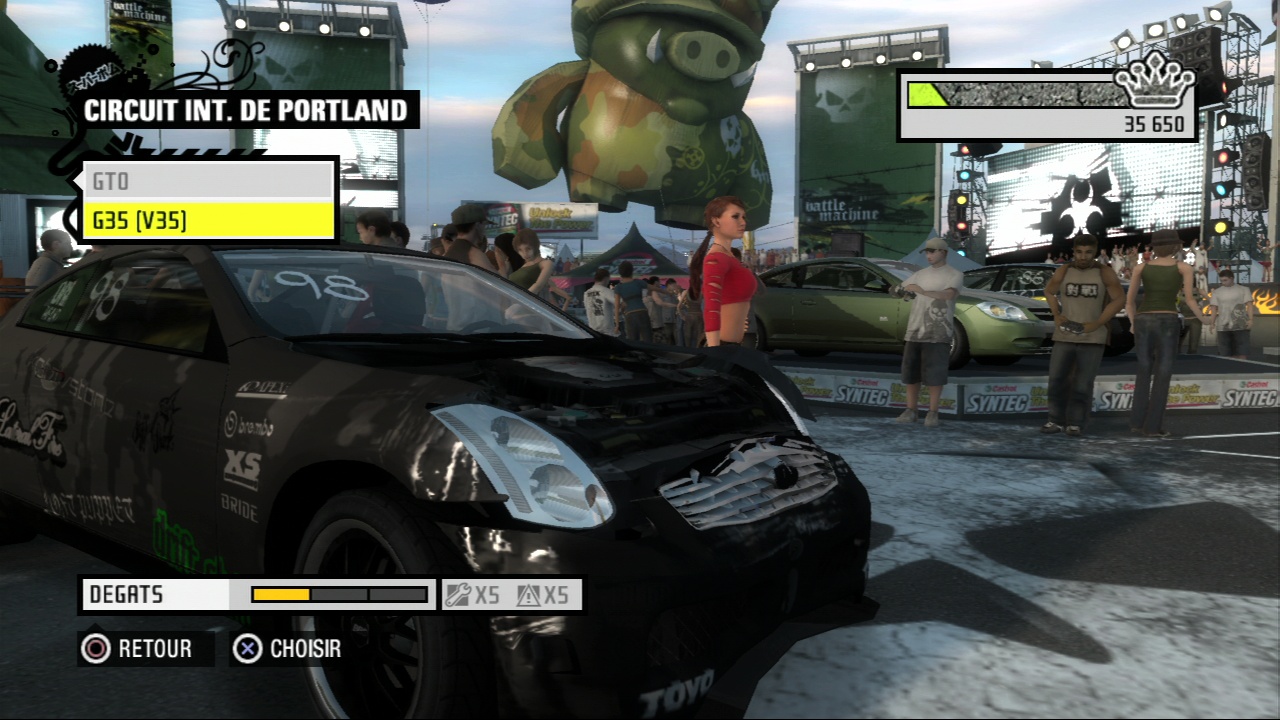Image resolution: width=1280 pixels, height=720 pixels.
Task: Click the warning triangle marker X5
Action: [543, 595]
